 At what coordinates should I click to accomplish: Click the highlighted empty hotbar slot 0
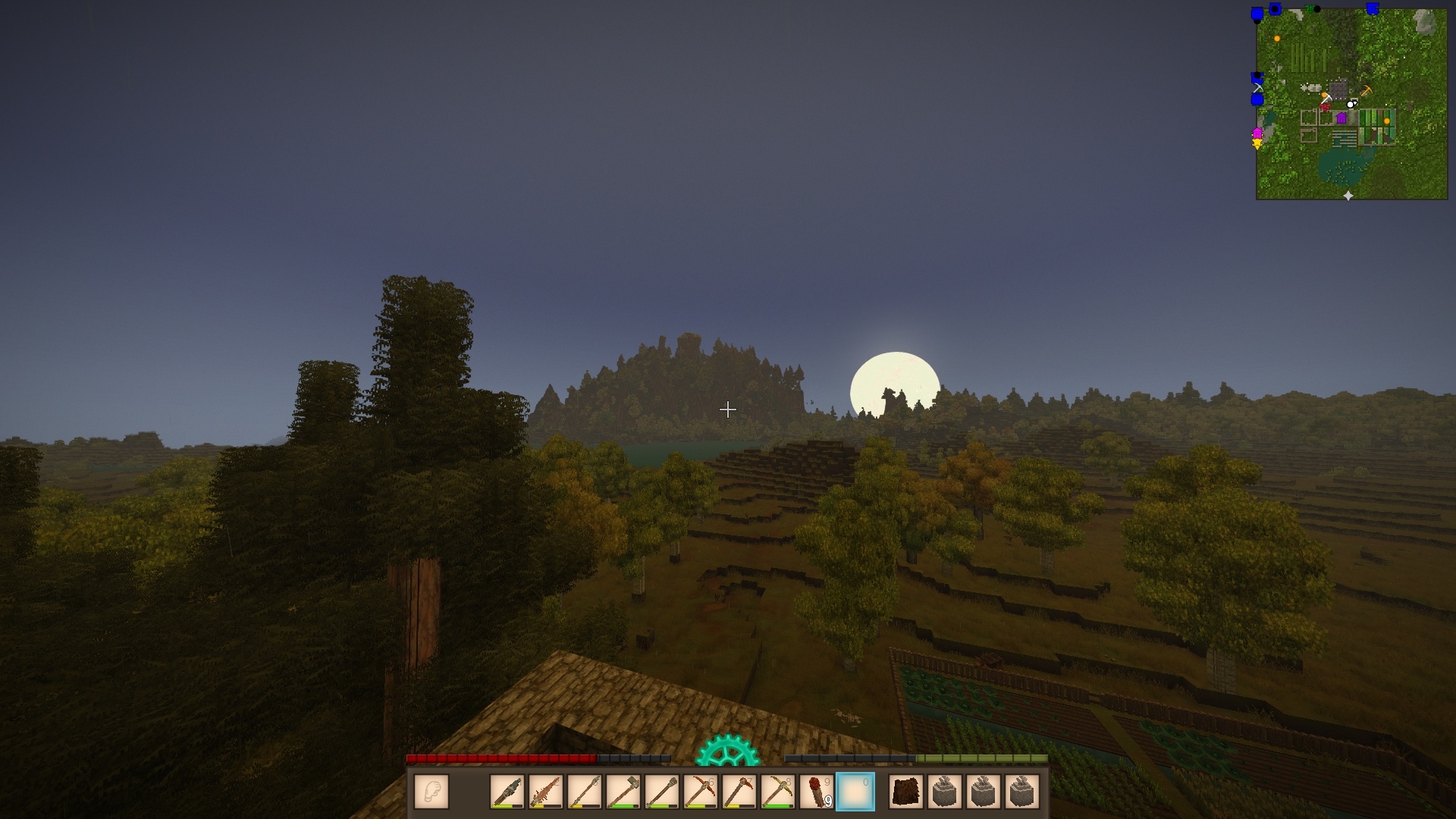[x=855, y=792]
